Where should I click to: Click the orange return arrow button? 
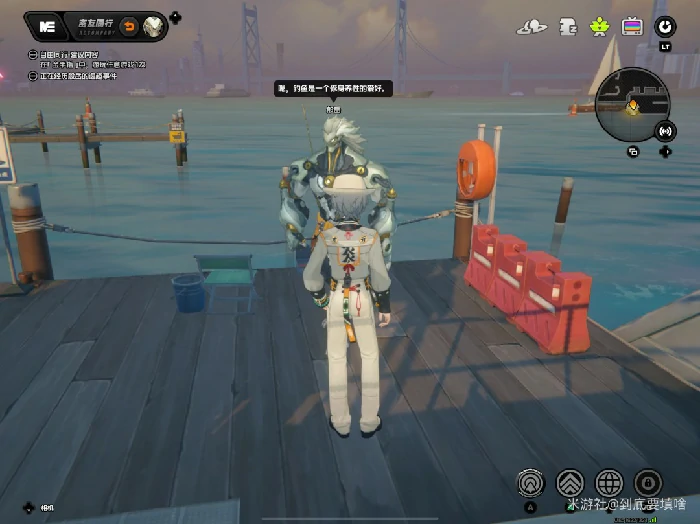click(x=129, y=27)
